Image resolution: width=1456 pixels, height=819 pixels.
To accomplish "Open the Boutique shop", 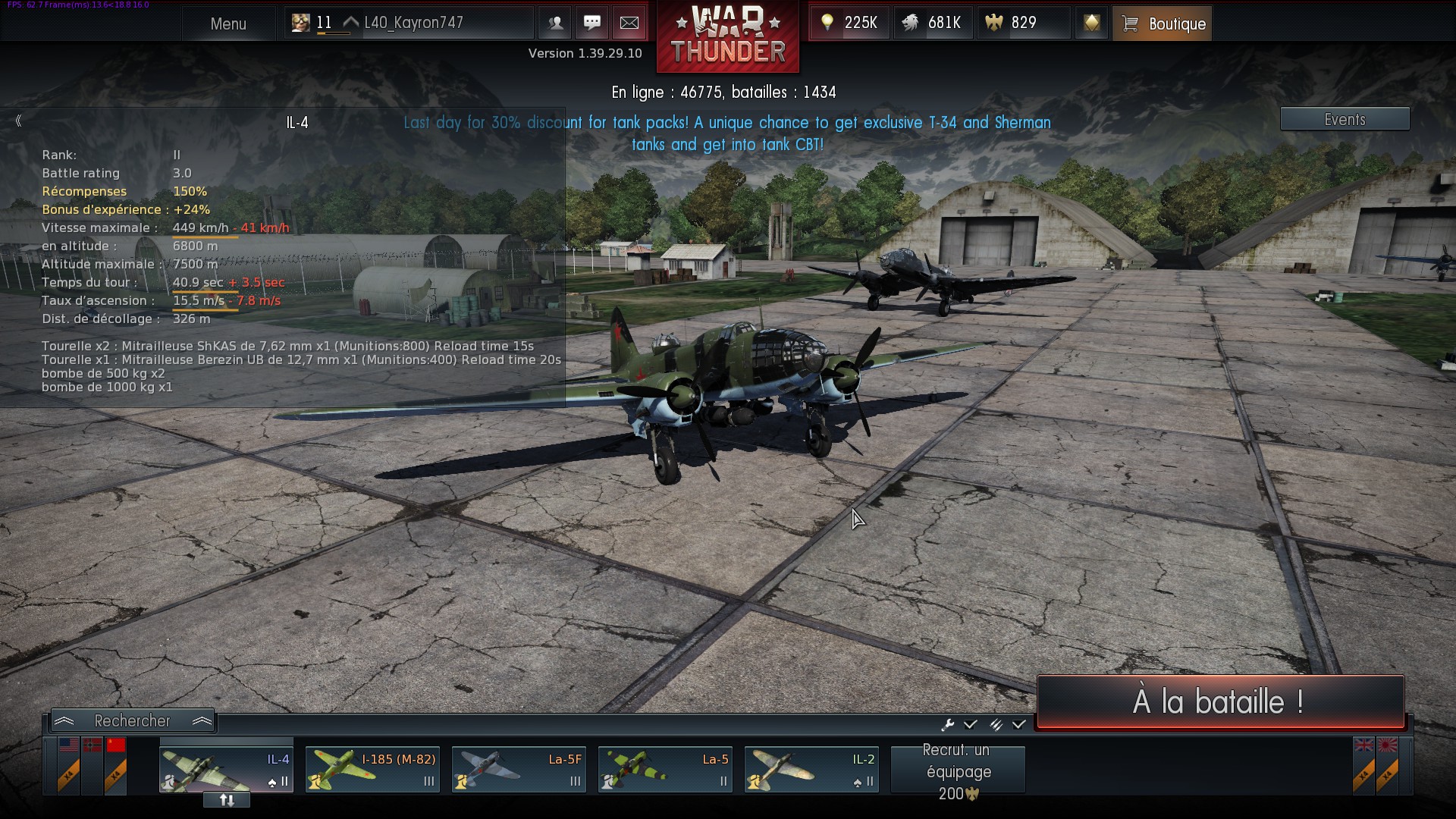I will [x=1162, y=24].
